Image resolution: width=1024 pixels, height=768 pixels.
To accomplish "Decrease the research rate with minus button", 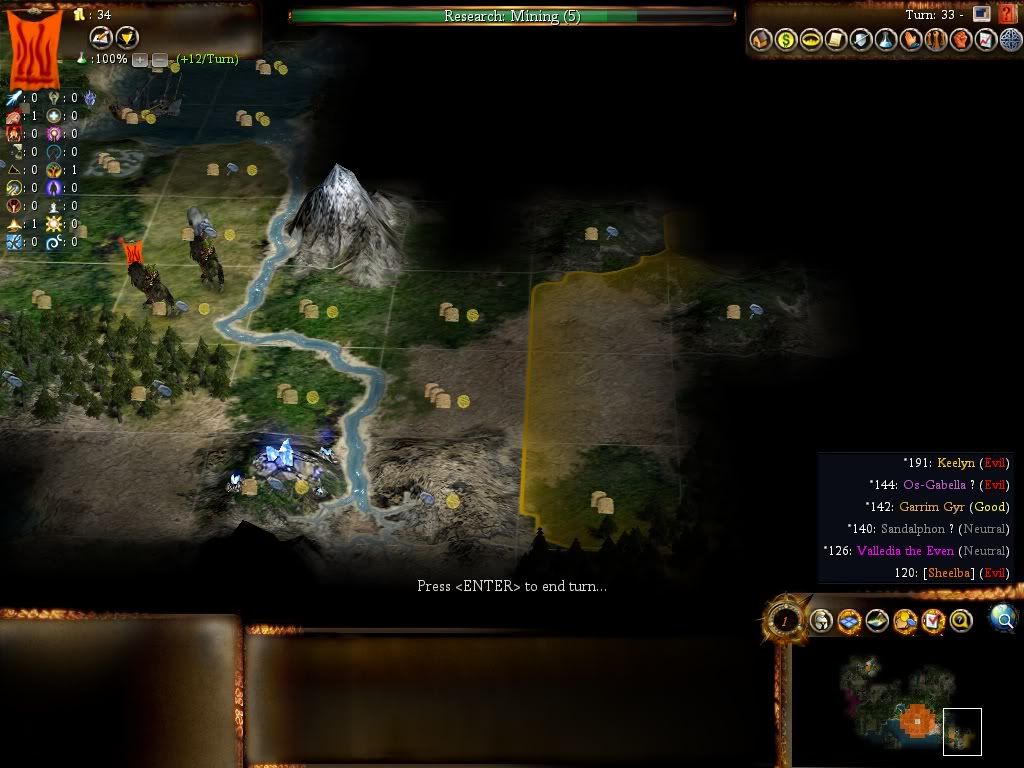I will [159, 59].
